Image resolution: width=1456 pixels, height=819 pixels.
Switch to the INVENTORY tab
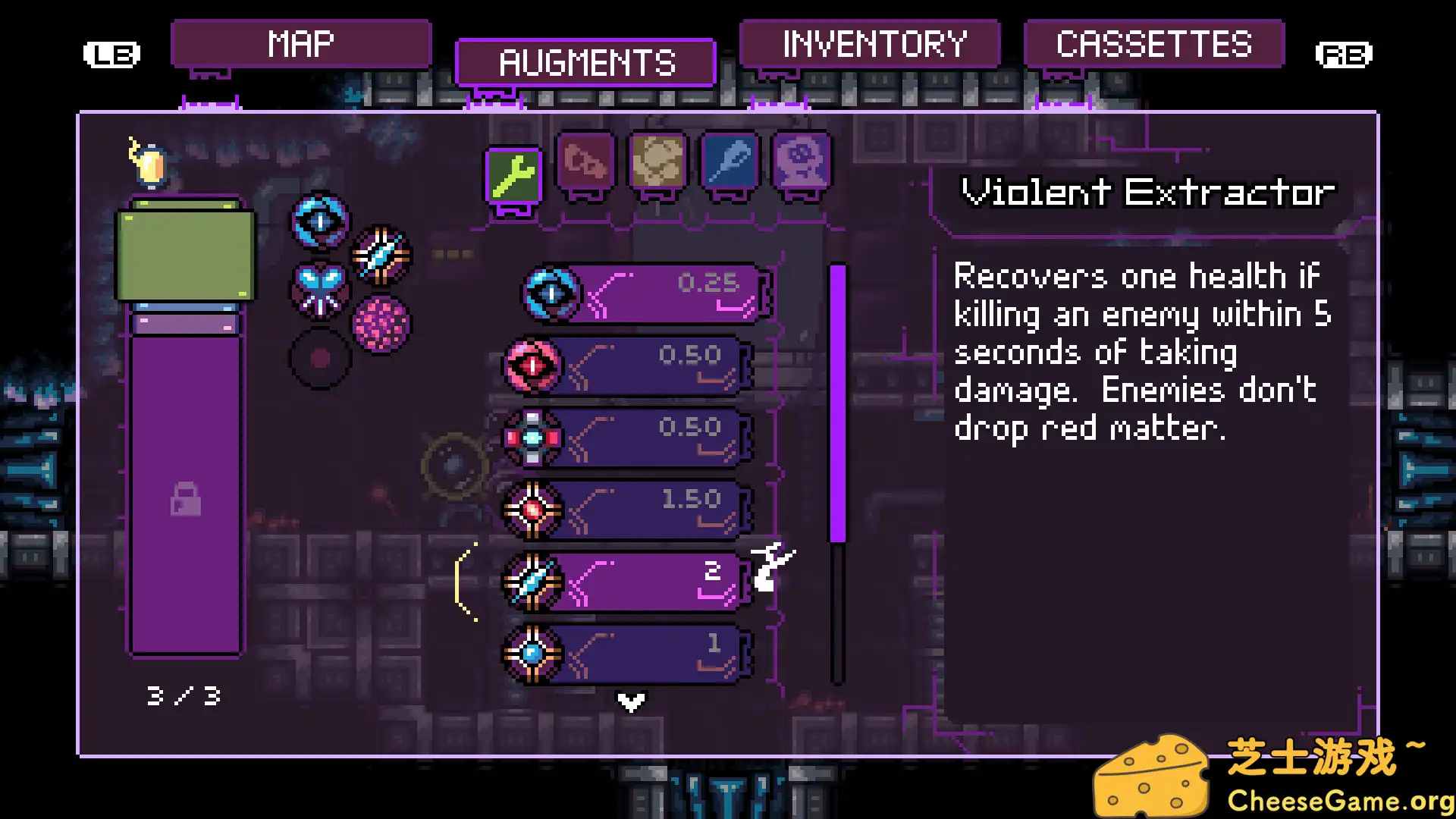[x=872, y=44]
